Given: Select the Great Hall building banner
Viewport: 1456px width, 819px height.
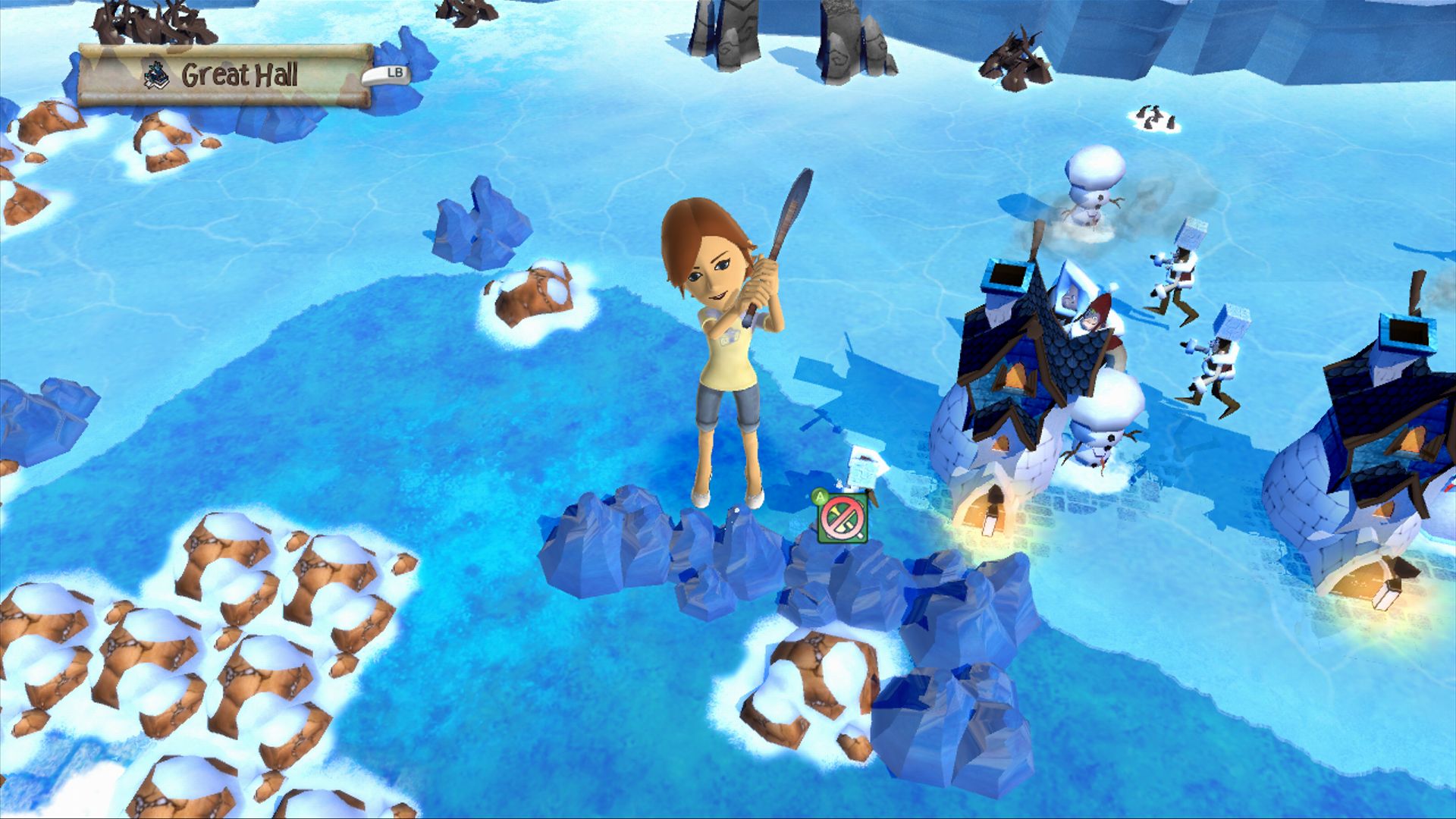Looking at the screenshot, I should pos(224,75).
